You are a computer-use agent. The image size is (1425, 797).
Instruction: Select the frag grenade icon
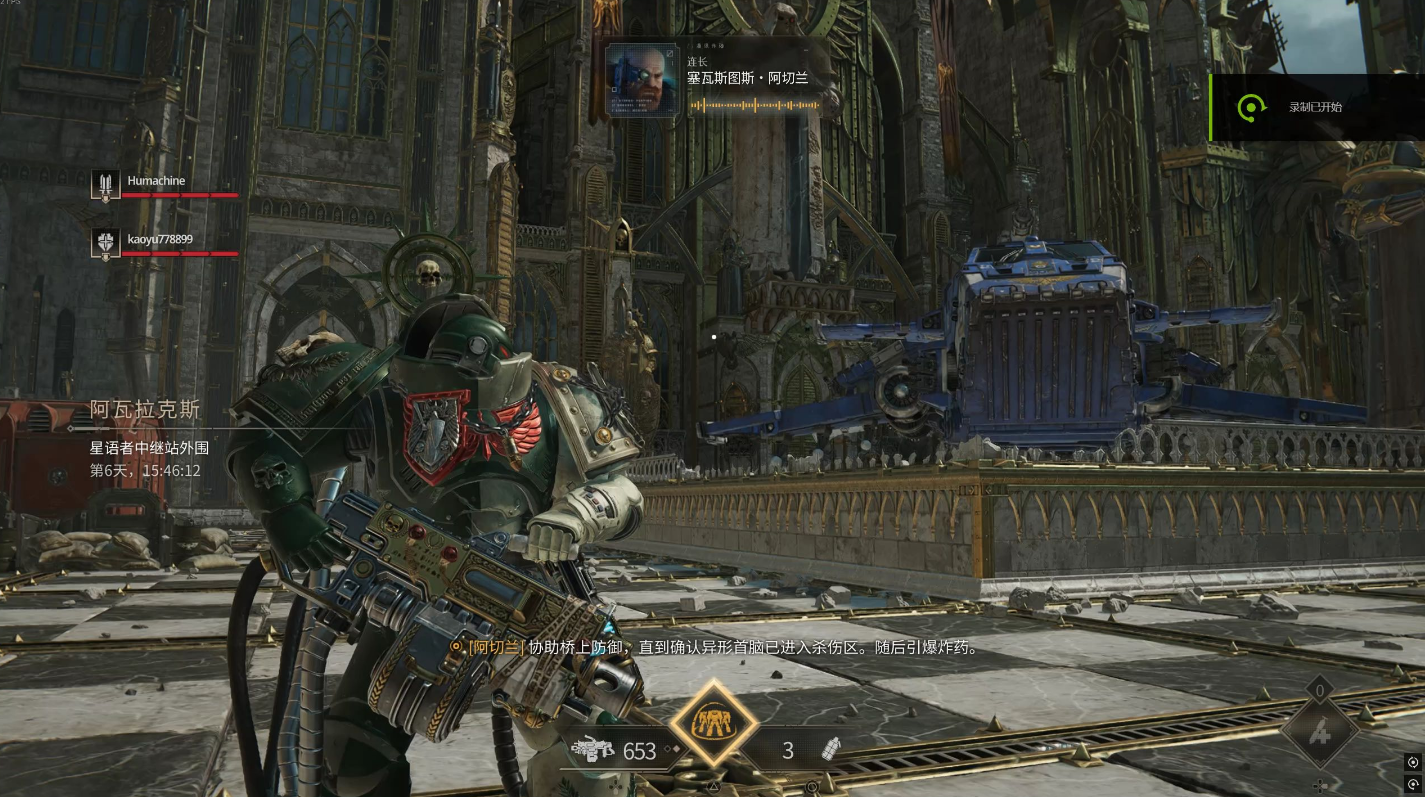(x=830, y=750)
